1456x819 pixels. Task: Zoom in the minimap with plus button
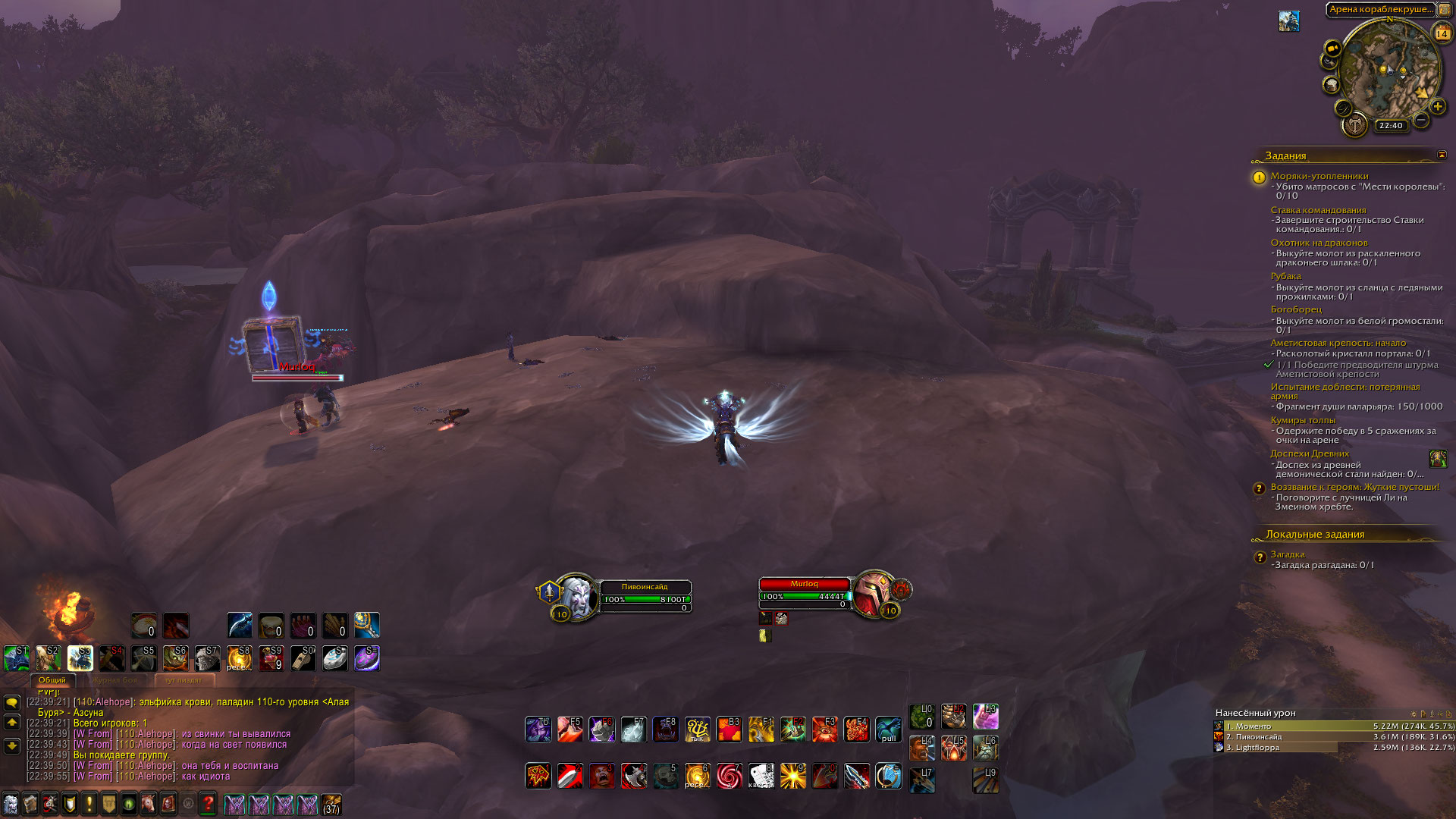pyautogui.click(x=1437, y=106)
